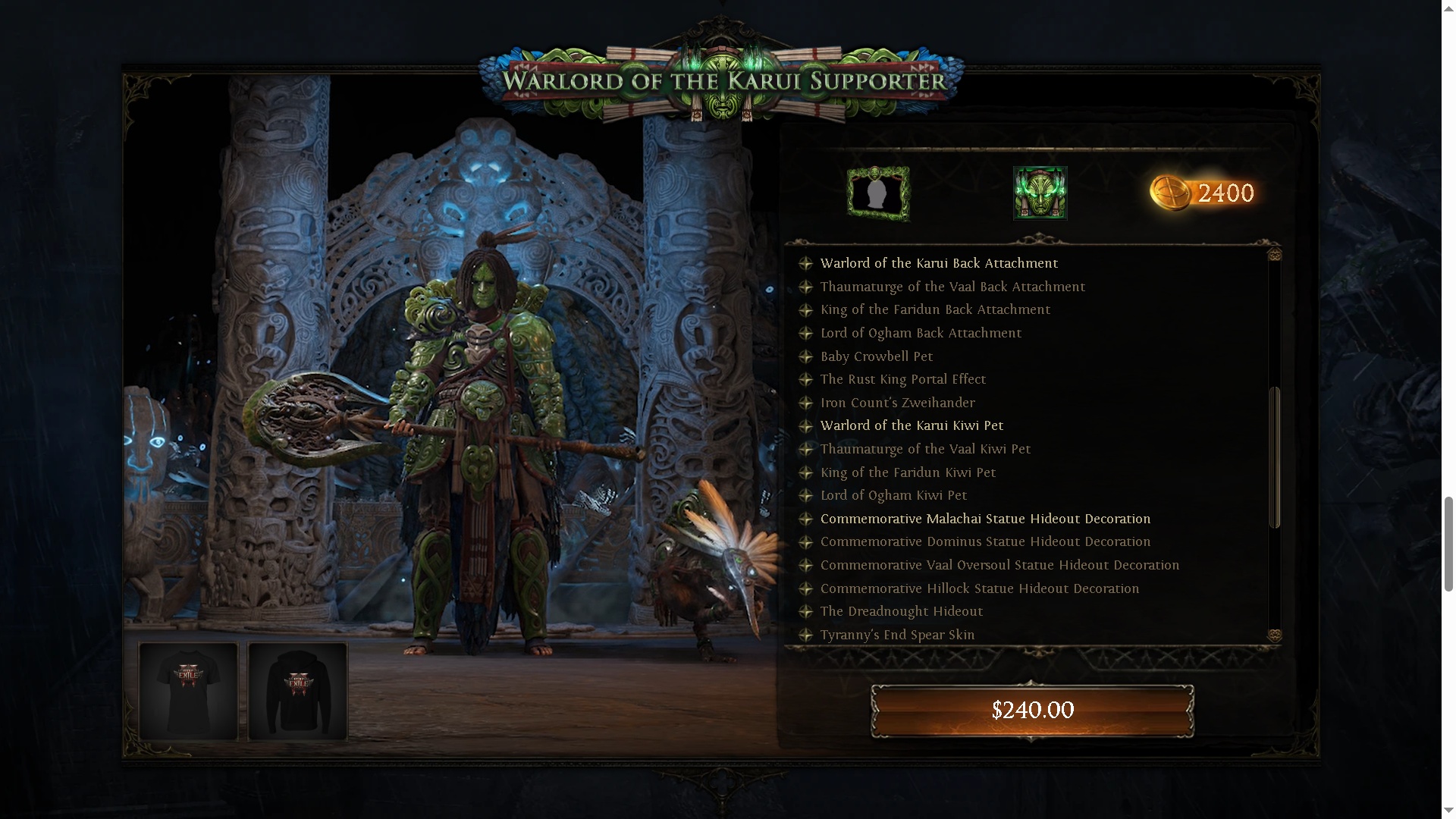Choose King of the Faridun Back Attachment
This screenshot has height=819, width=1456.
(x=935, y=309)
